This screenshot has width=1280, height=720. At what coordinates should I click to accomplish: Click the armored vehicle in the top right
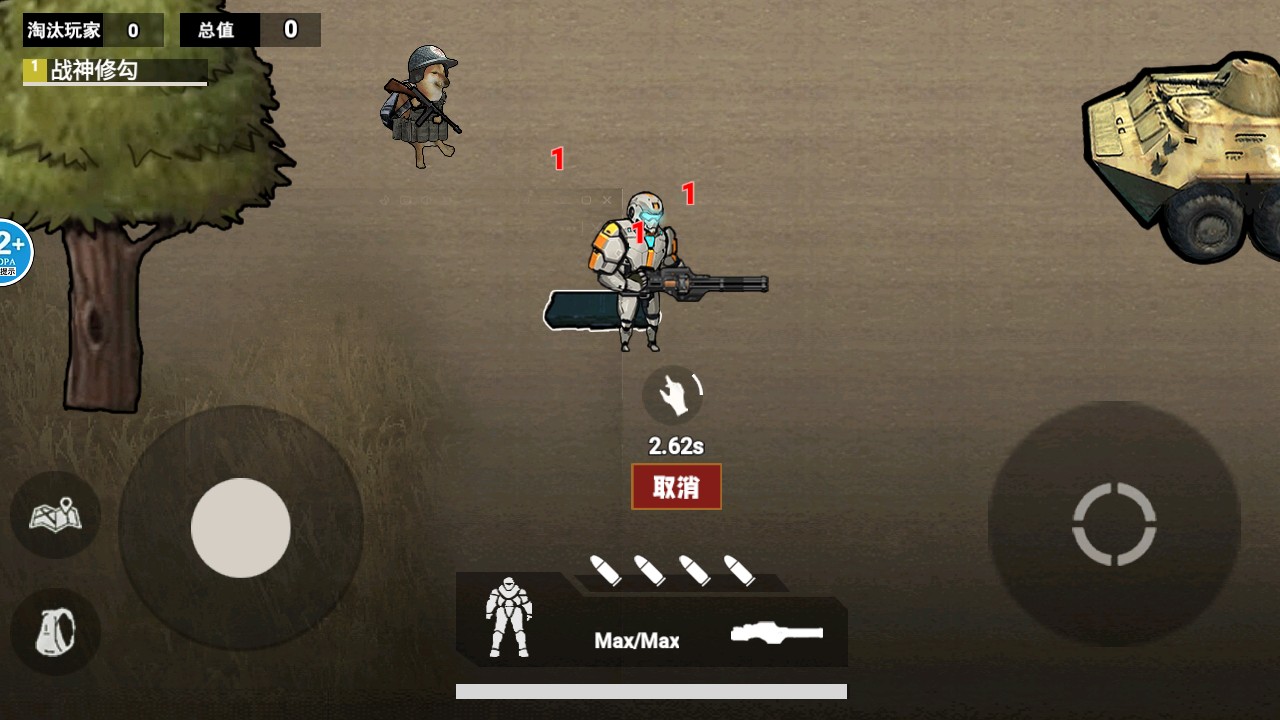(x=1180, y=150)
